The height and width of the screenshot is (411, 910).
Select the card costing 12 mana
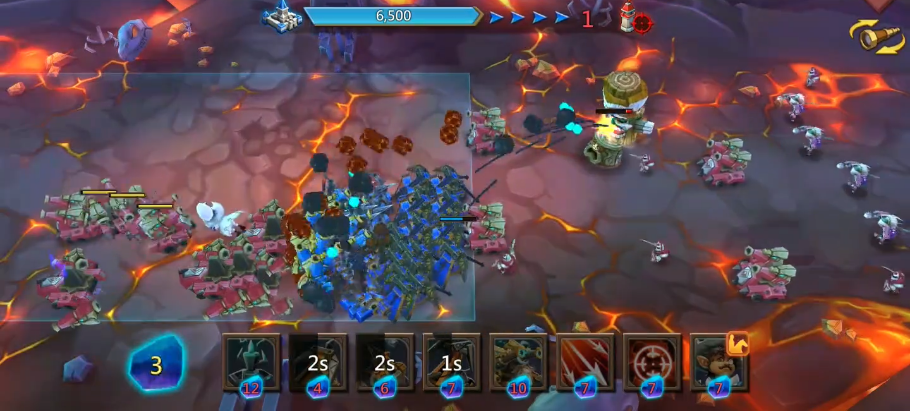251,361
